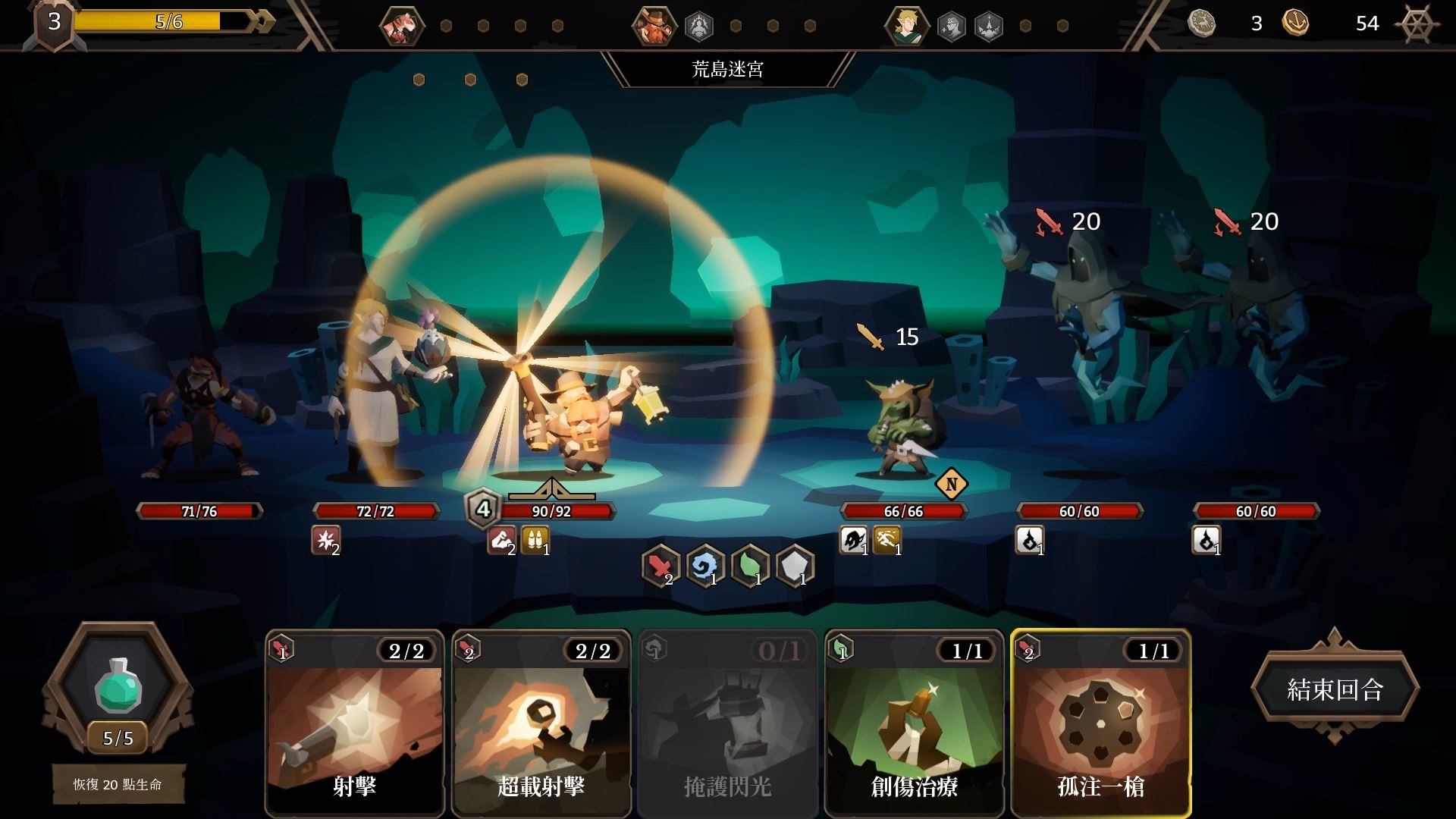Inspect the dwarf's golden bullets status icon
This screenshot has width=1456, height=819.
[535, 541]
